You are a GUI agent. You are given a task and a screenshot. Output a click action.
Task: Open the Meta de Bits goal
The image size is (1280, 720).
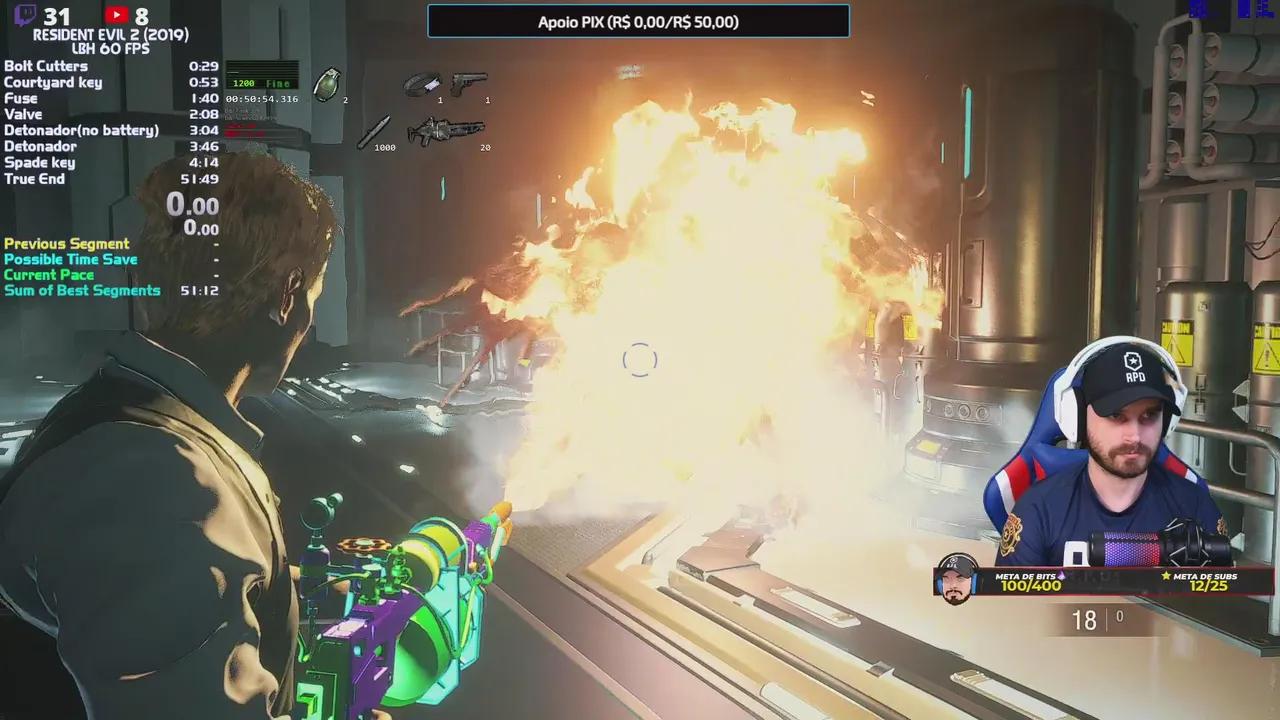1030,581
